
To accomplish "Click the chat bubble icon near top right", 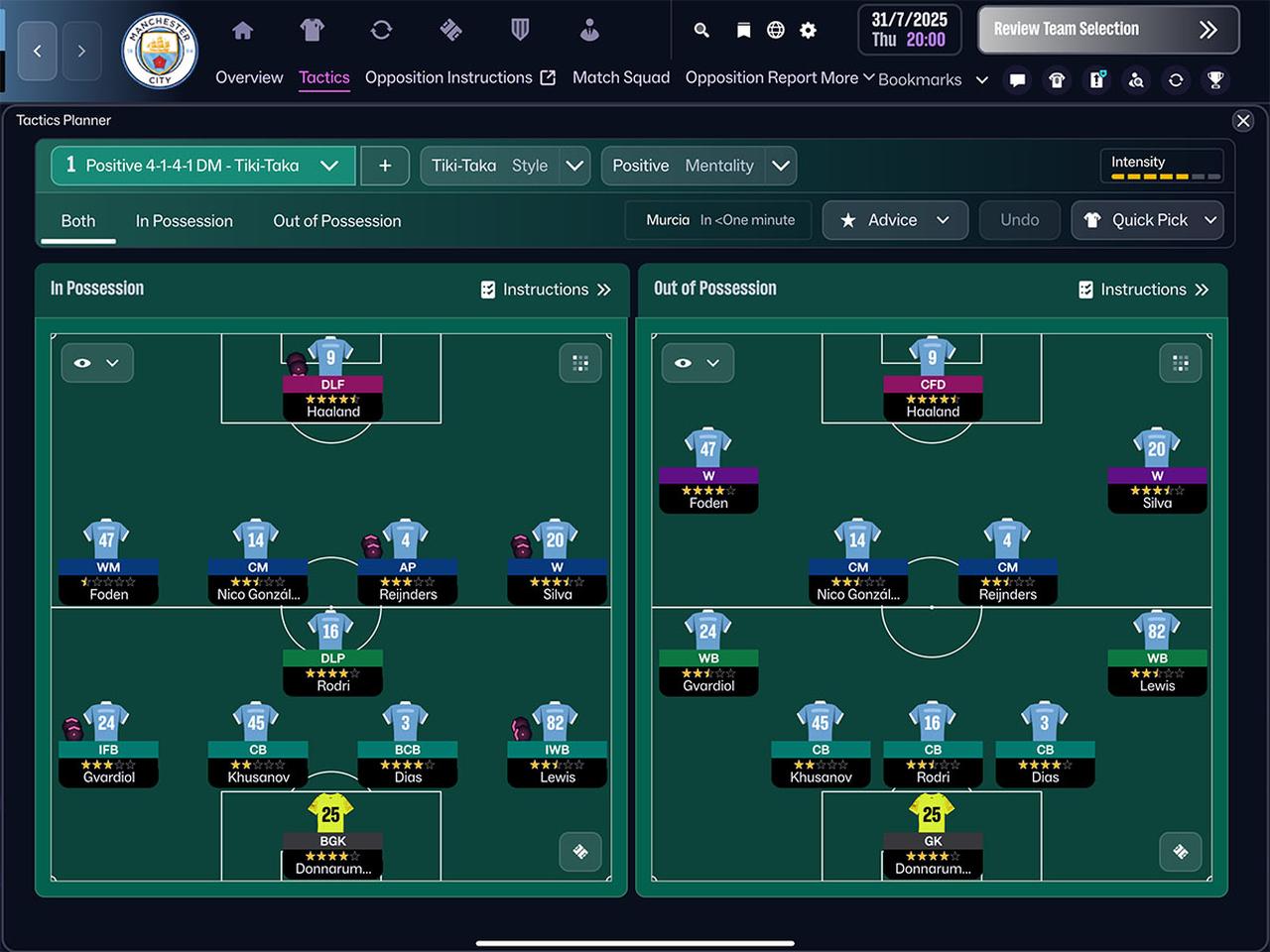I will 1017,79.
